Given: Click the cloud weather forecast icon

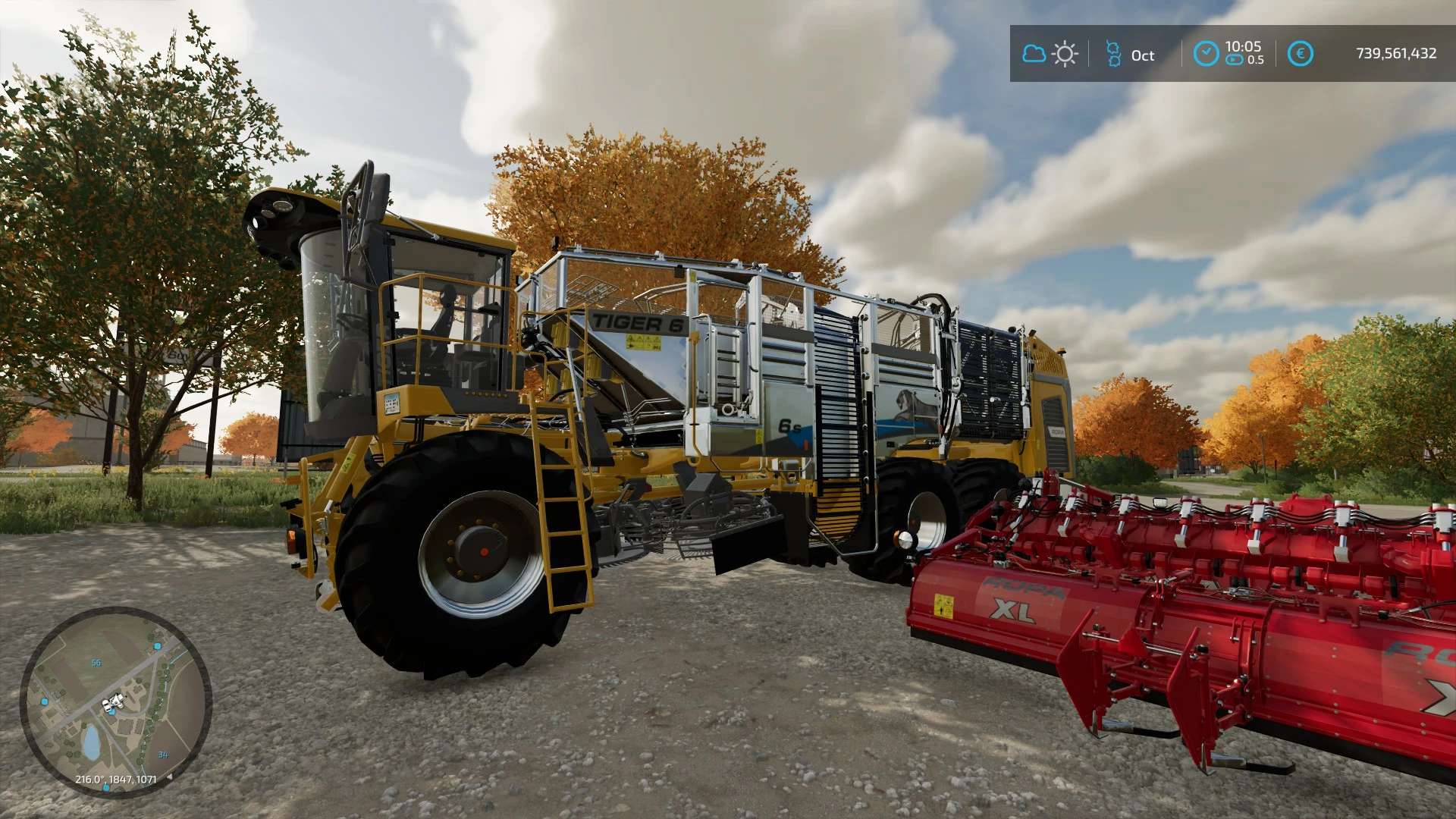Looking at the screenshot, I should pos(1034,54).
